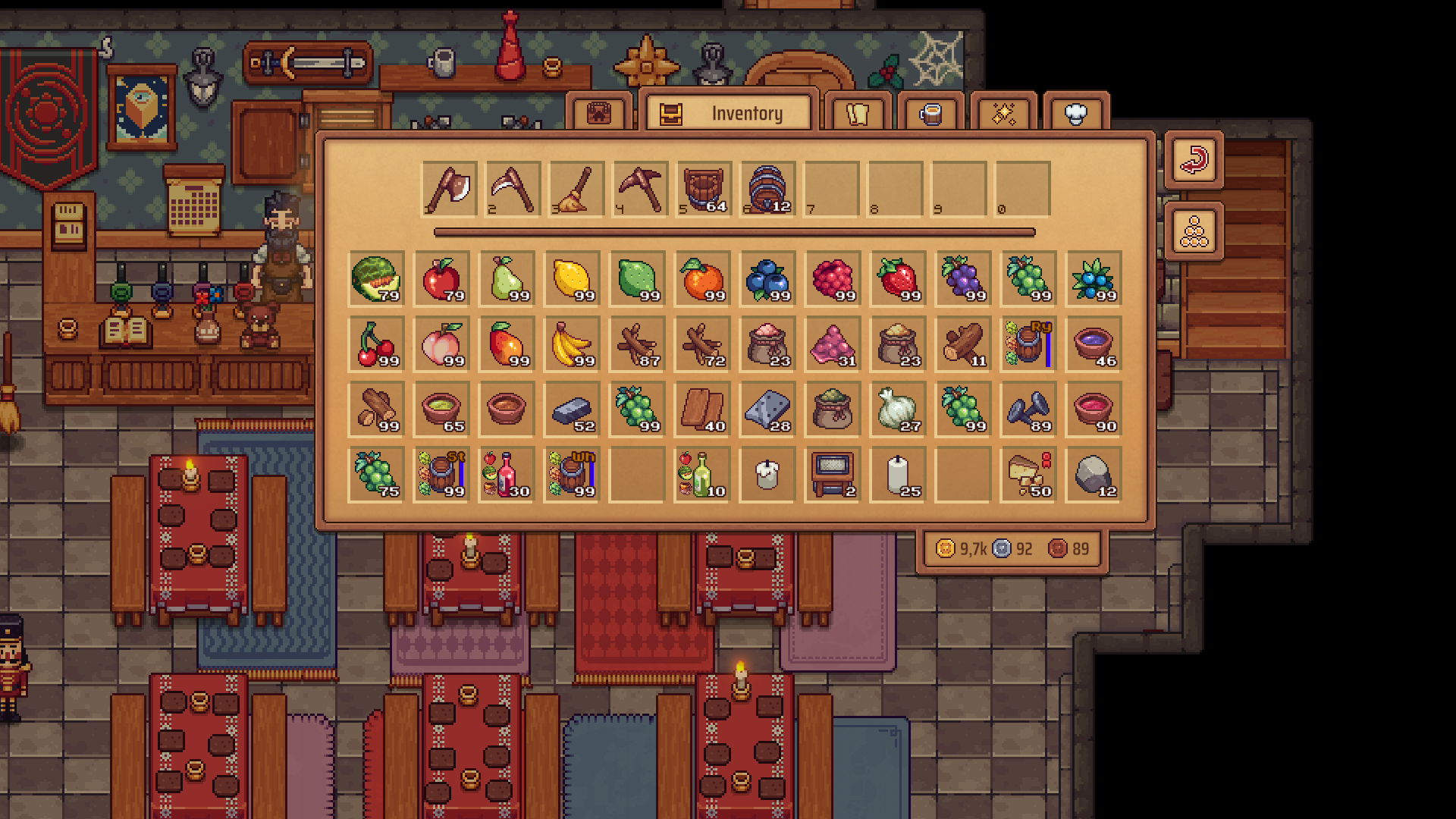Select the cheese wedge stack
The image size is (1456, 819).
(x=1028, y=474)
